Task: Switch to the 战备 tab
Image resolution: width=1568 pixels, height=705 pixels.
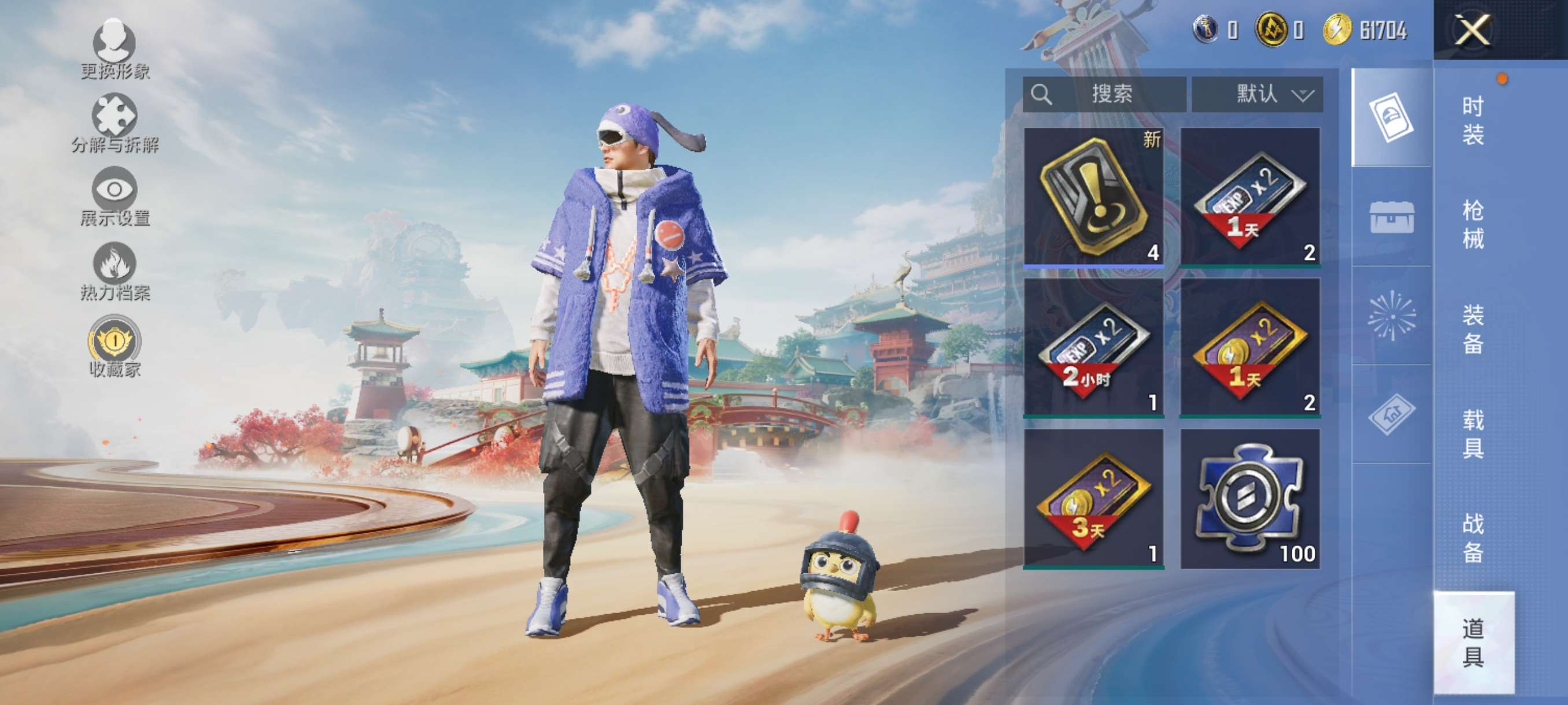Action: click(1473, 538)
